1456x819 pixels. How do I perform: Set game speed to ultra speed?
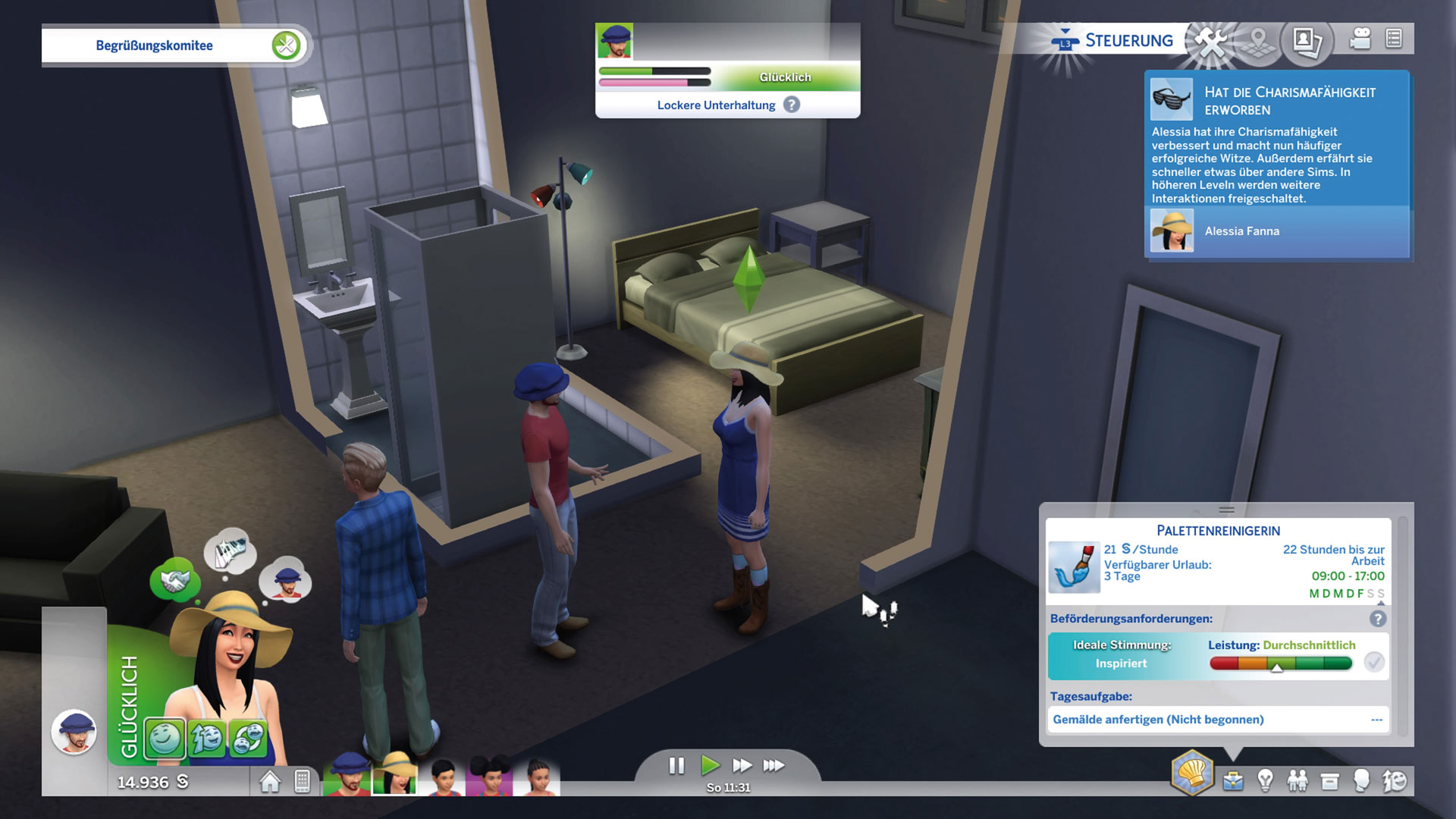[x=773, y=766]
